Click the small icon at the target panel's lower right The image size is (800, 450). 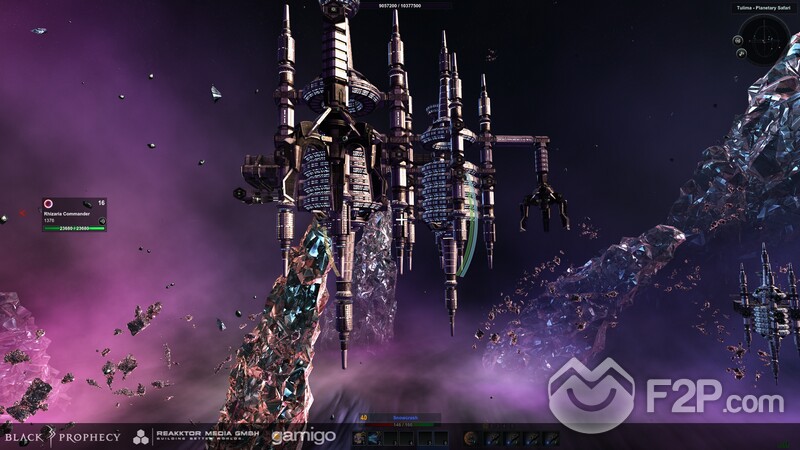pos(101,220)
